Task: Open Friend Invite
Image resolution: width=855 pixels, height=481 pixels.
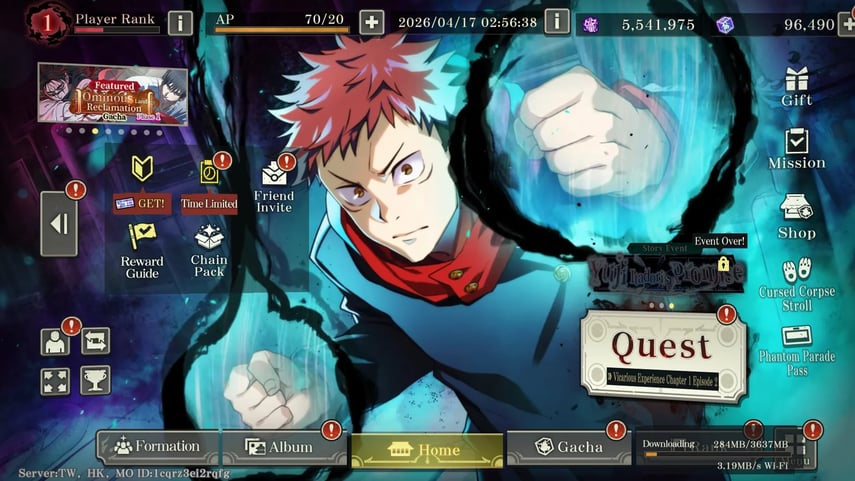Action: click(x=274, y=188)
